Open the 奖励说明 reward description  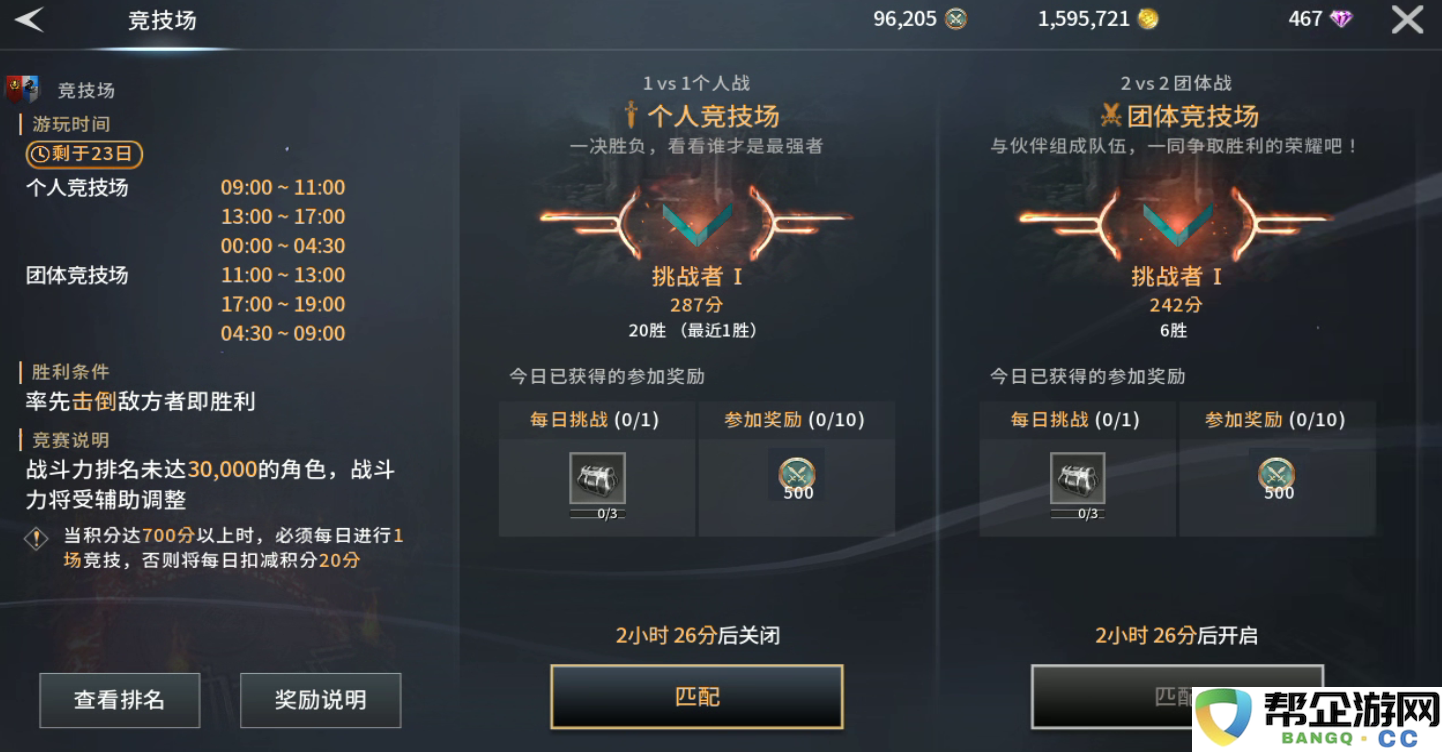(x=320, y=700)
